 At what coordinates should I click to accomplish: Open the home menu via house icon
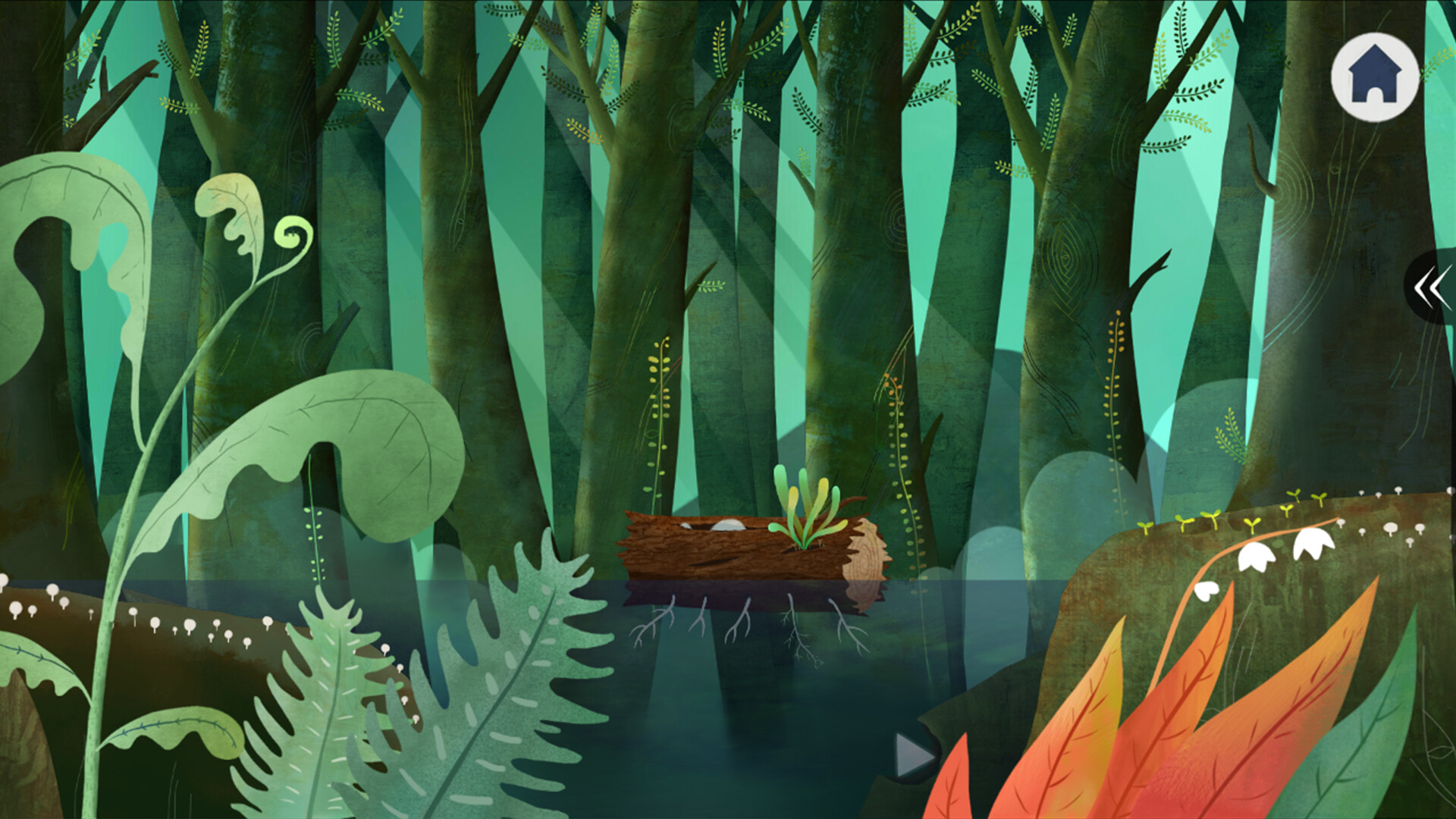[1376, 78]
